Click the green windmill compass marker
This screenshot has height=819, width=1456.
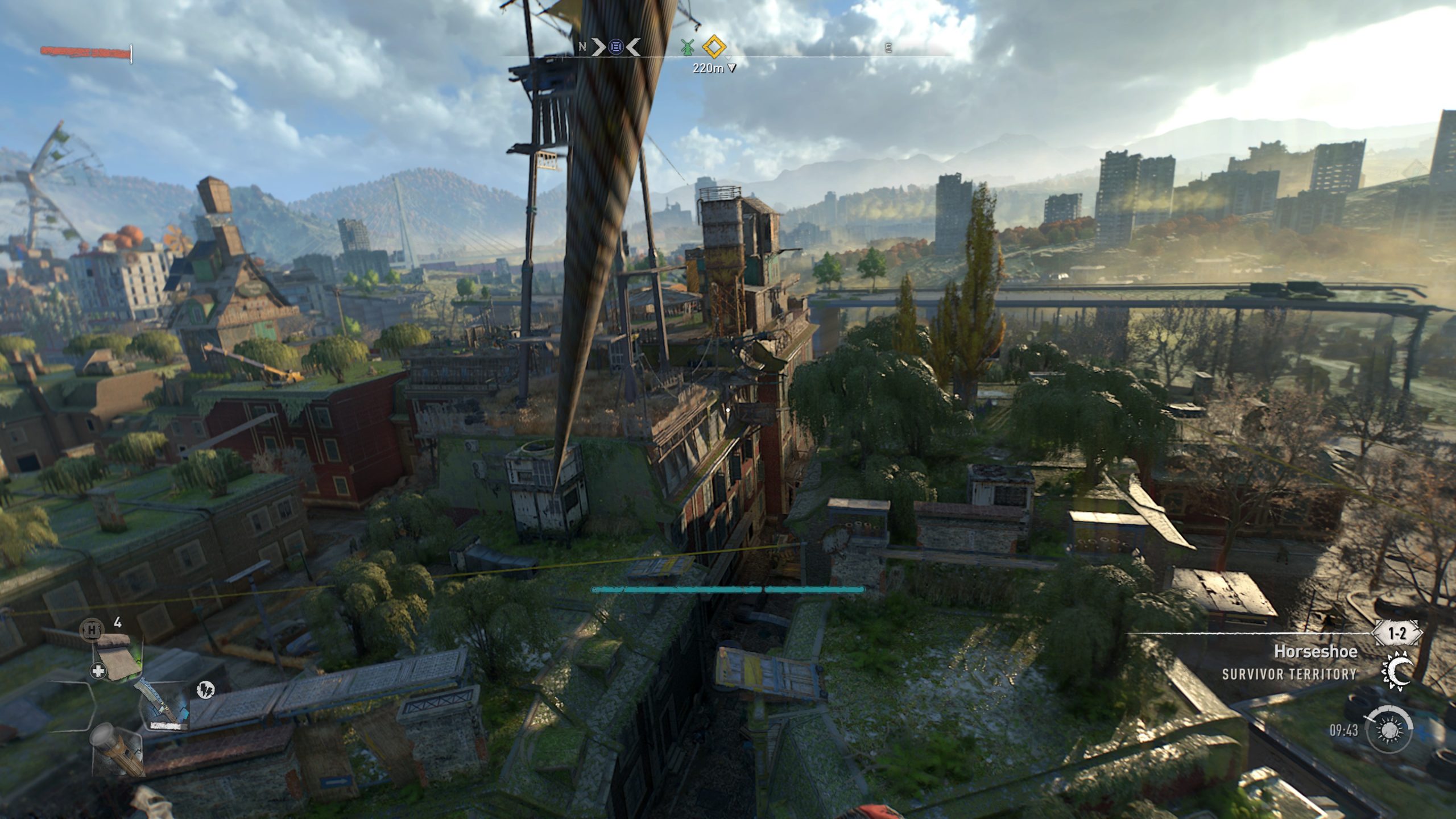pos(688,48)
